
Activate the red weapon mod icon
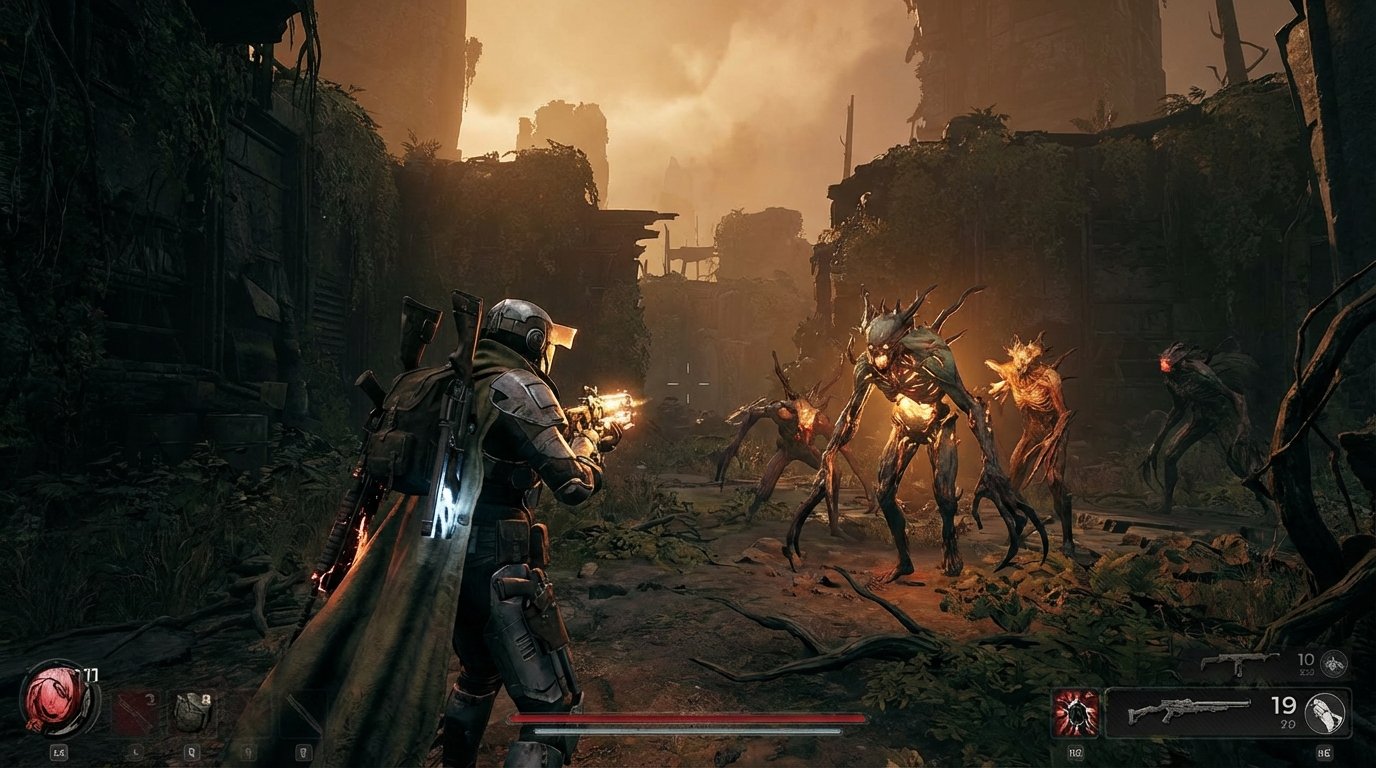click(x=1075, y=711)
